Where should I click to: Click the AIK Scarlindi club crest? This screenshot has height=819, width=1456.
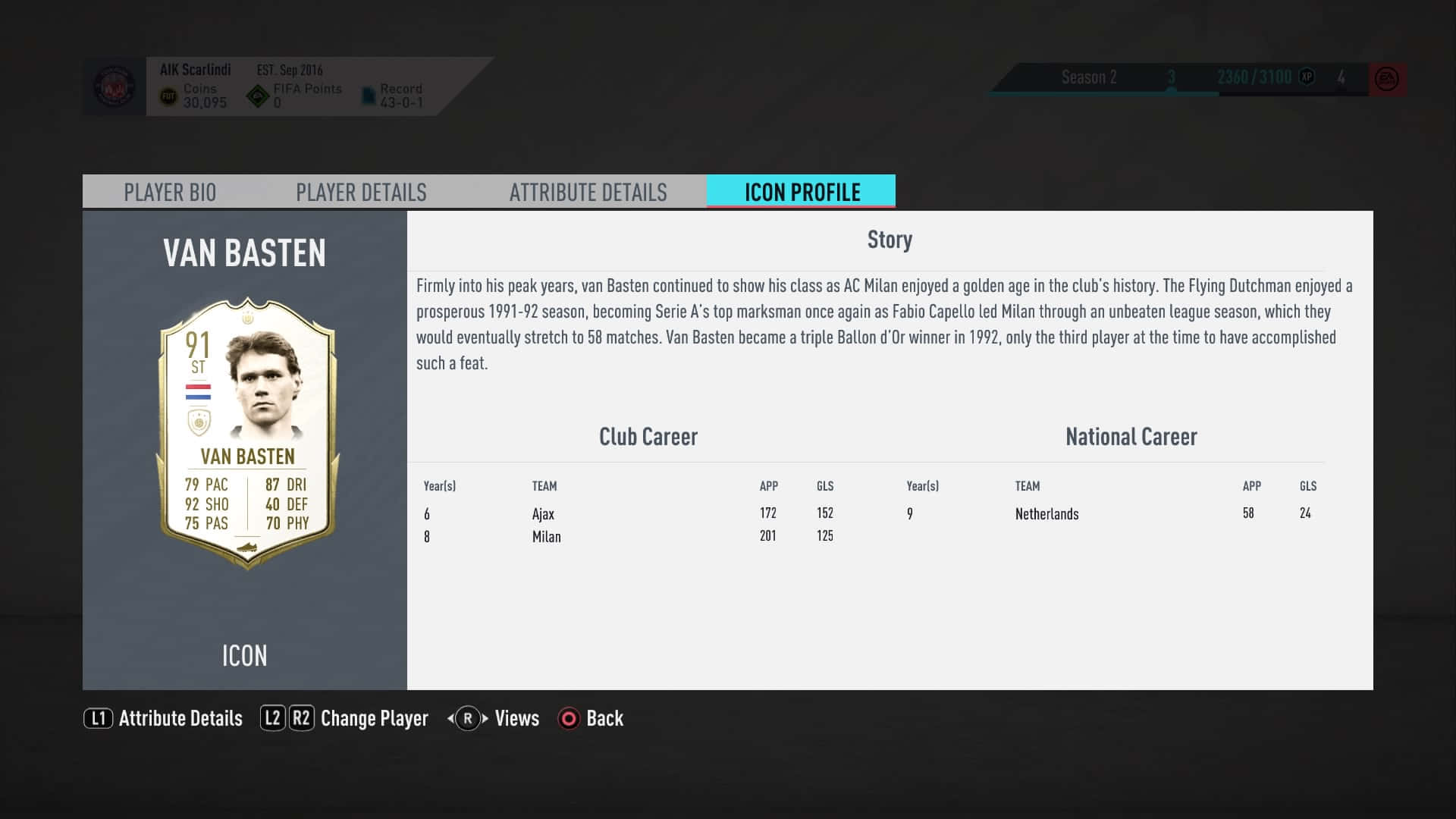point(114,86)
